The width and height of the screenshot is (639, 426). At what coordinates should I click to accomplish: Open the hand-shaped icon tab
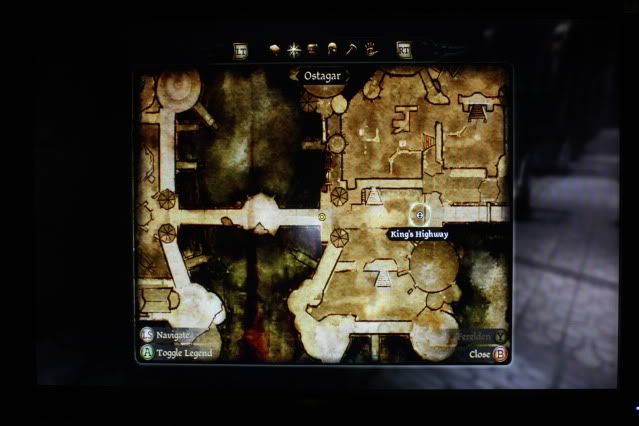(x=370, y=48)
